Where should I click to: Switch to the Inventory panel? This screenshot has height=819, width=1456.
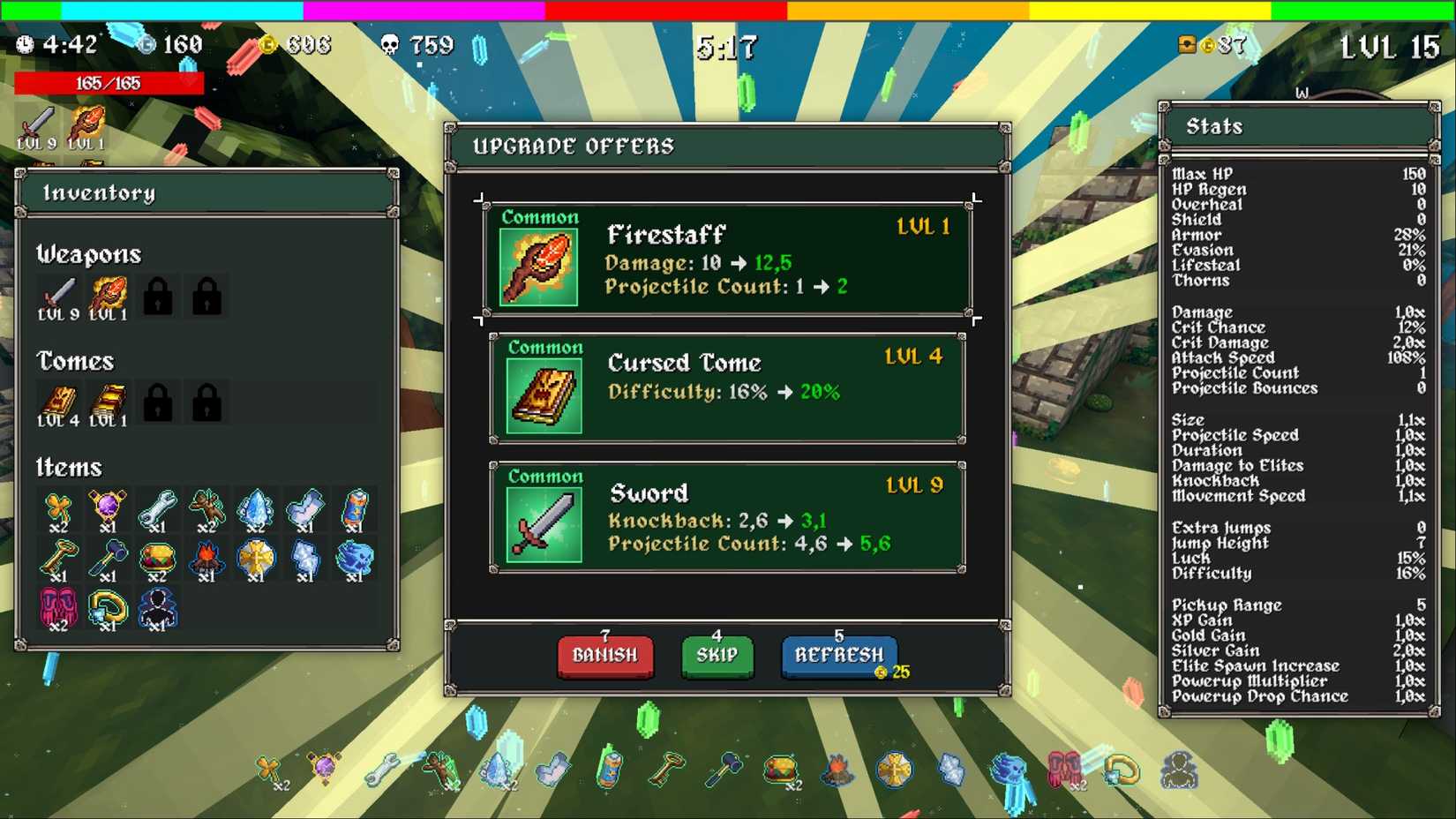tap(101, 192)
